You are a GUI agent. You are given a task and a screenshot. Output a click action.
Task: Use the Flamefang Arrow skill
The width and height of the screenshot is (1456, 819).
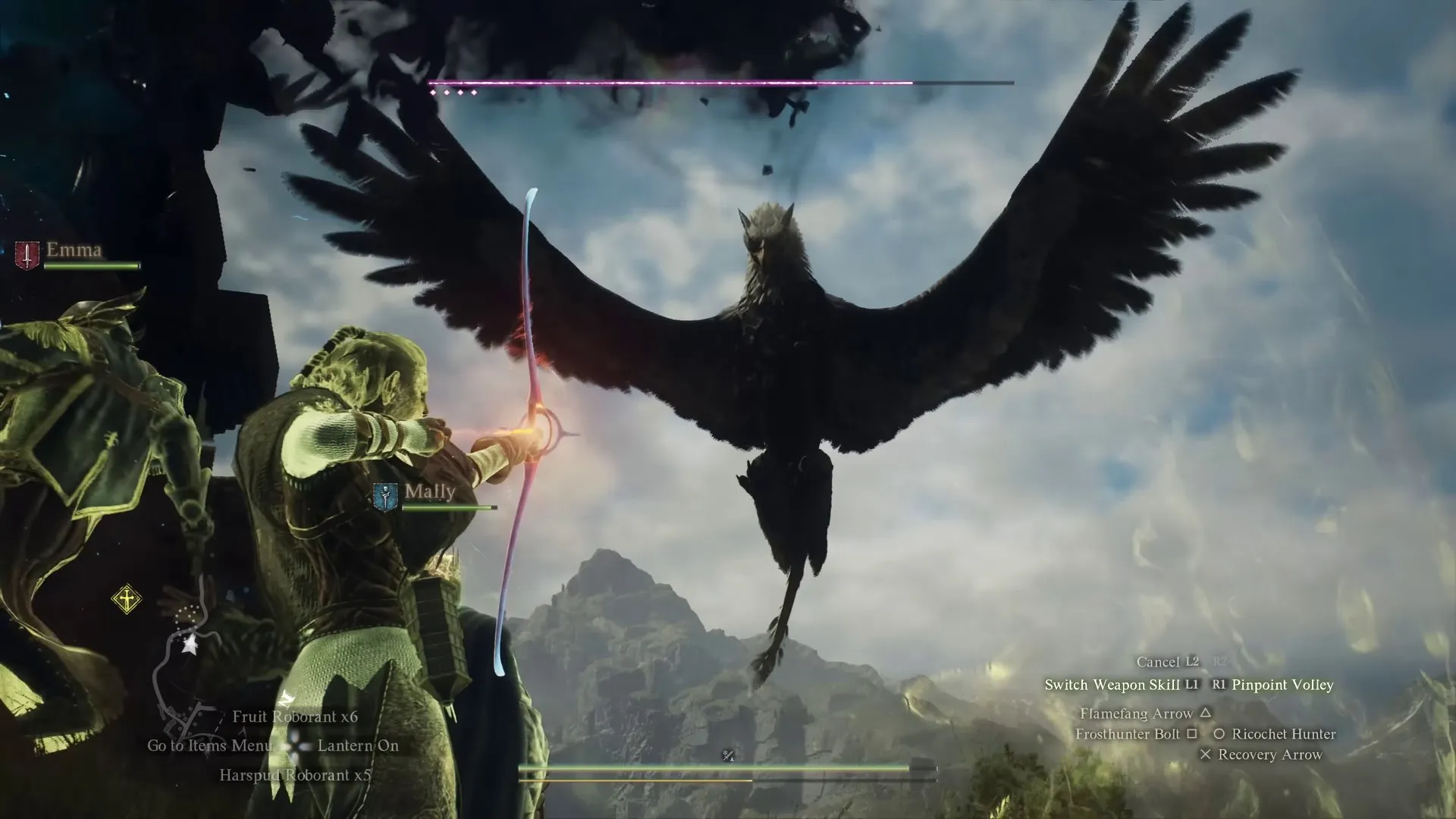(1136, 714)
